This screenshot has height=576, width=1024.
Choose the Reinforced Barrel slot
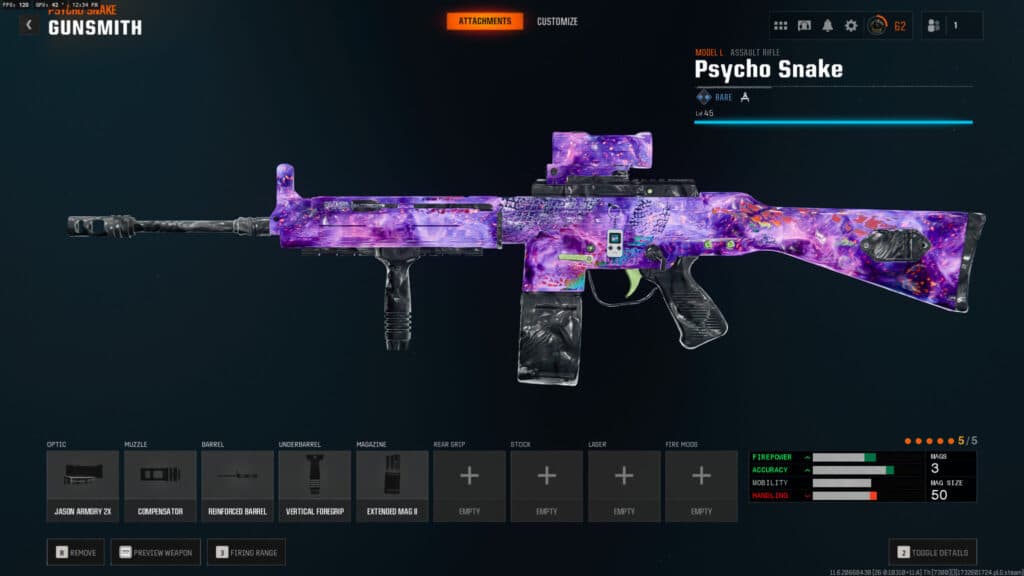click(237, 485)
